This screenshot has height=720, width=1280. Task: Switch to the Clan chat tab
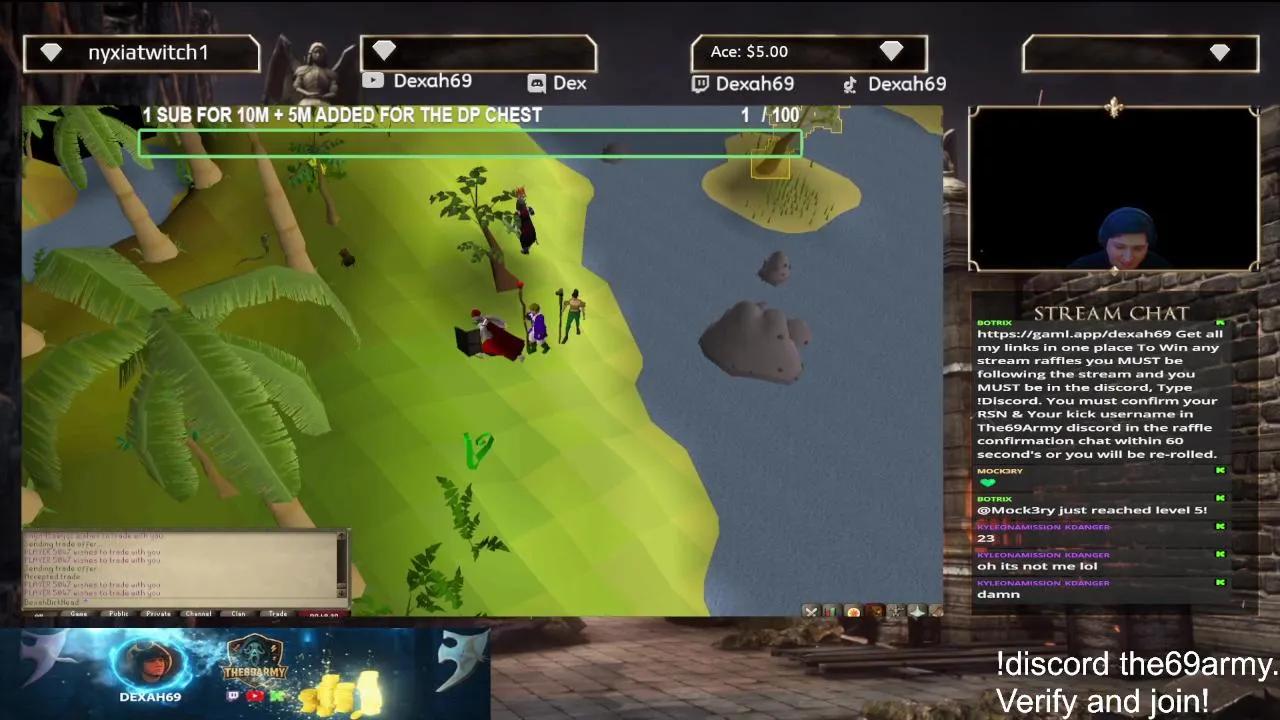pyautogui.click(x=237, y=614)
